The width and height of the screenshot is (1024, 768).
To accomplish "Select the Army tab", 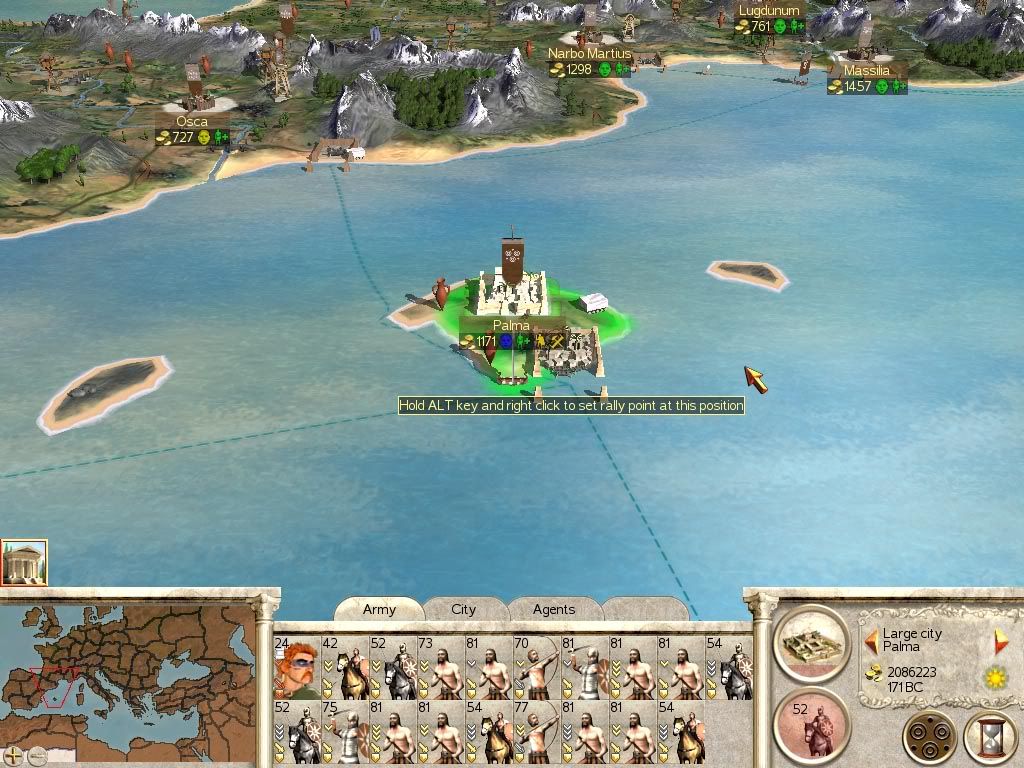I will 379,609.
